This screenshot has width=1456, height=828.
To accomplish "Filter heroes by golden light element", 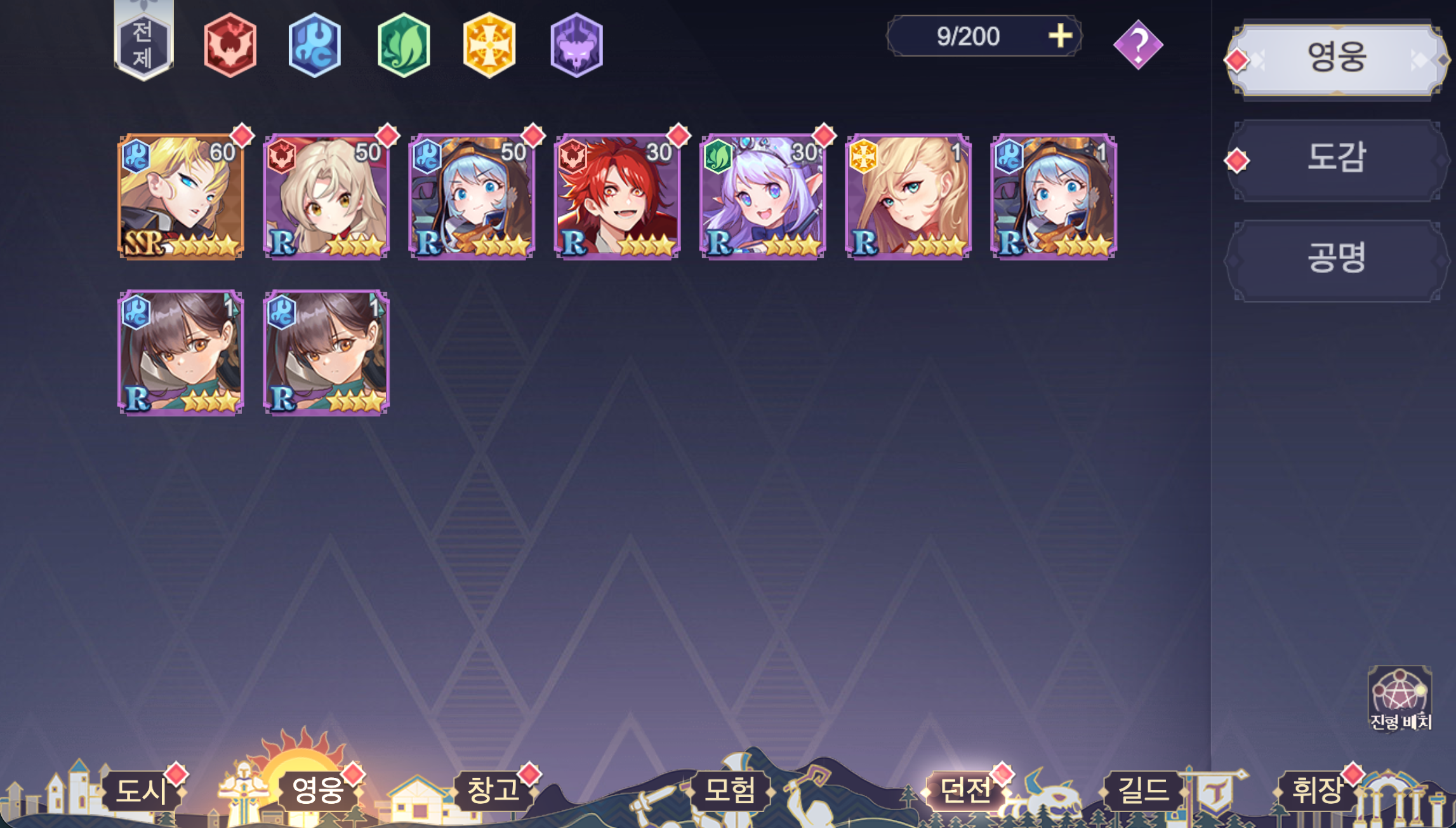I will click(489, 45).
